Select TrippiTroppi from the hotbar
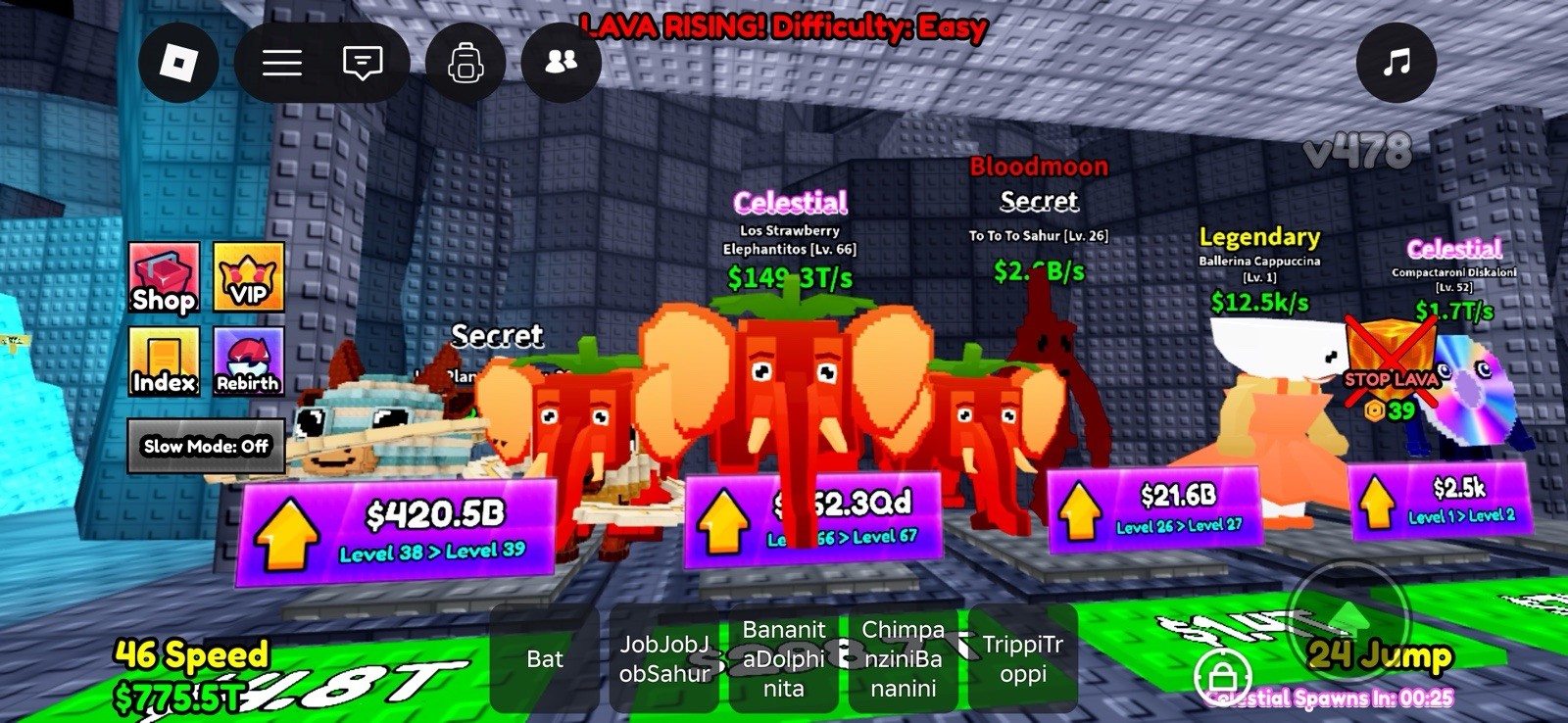Viewport: 1568px width, 723px height. (x=1022, y=660)
